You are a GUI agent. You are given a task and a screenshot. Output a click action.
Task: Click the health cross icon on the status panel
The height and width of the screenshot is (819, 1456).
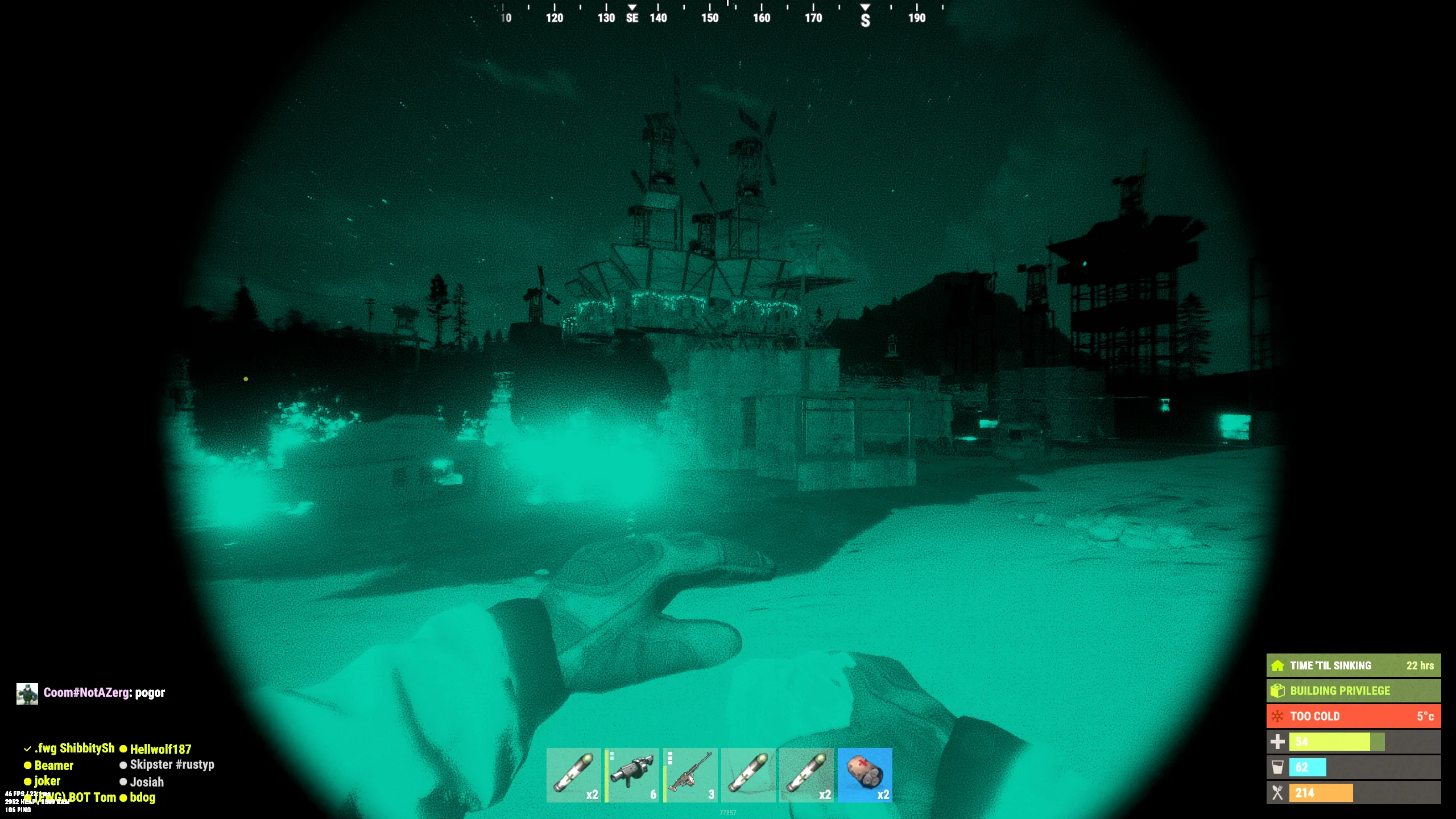click(x=1277, y=742)
